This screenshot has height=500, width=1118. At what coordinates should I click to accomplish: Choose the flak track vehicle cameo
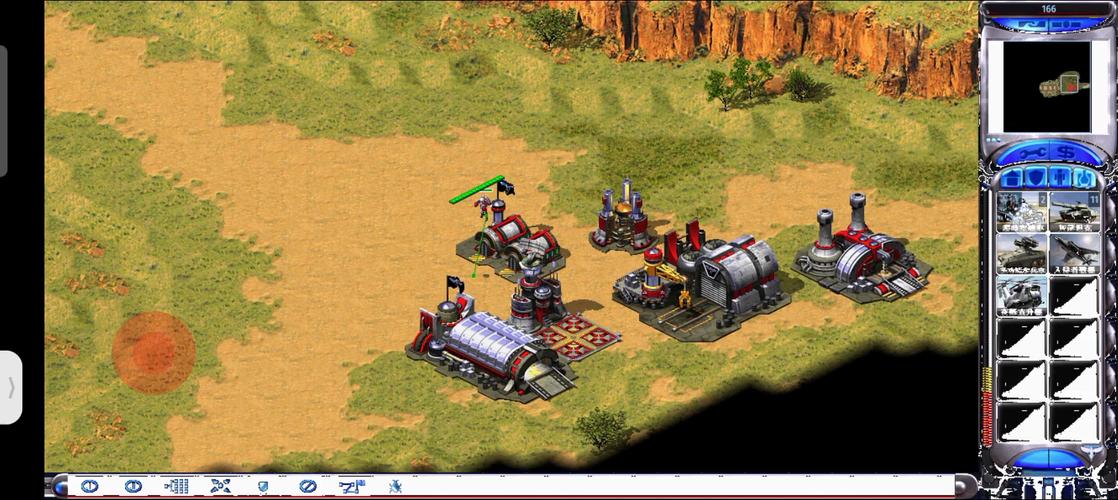pos(1021,253)
